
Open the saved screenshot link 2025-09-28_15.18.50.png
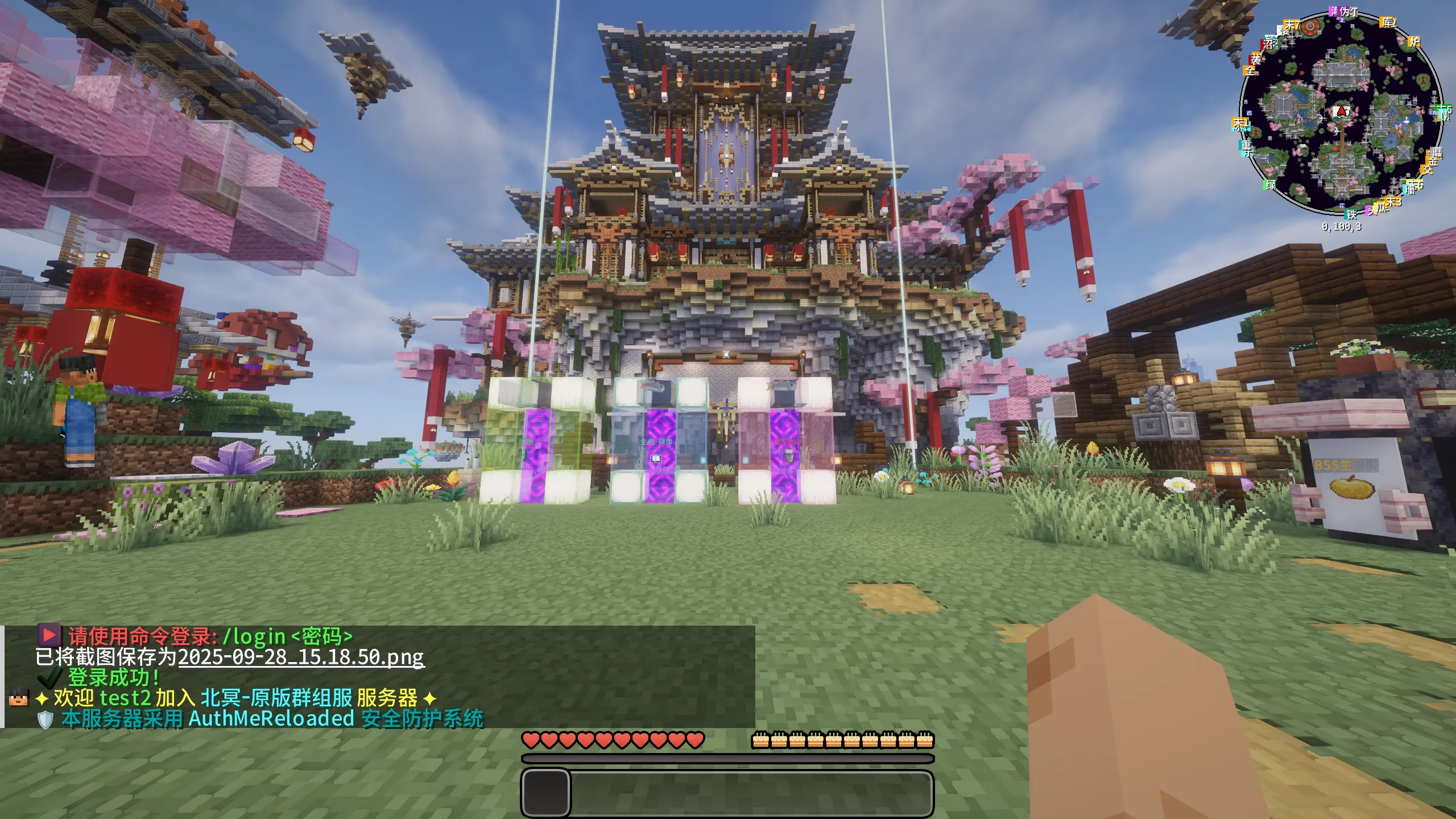[301, 657]
